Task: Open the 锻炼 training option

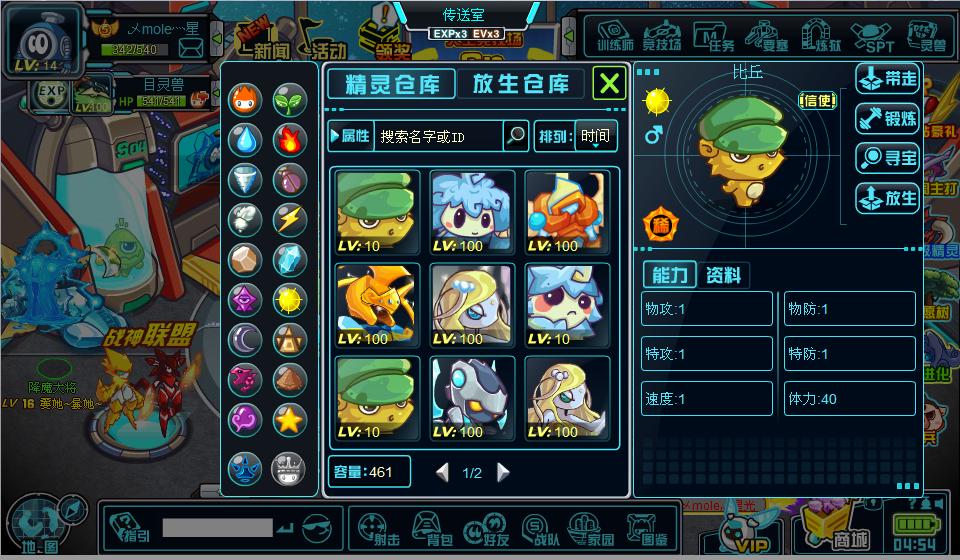Action: [x=888, y=118]
